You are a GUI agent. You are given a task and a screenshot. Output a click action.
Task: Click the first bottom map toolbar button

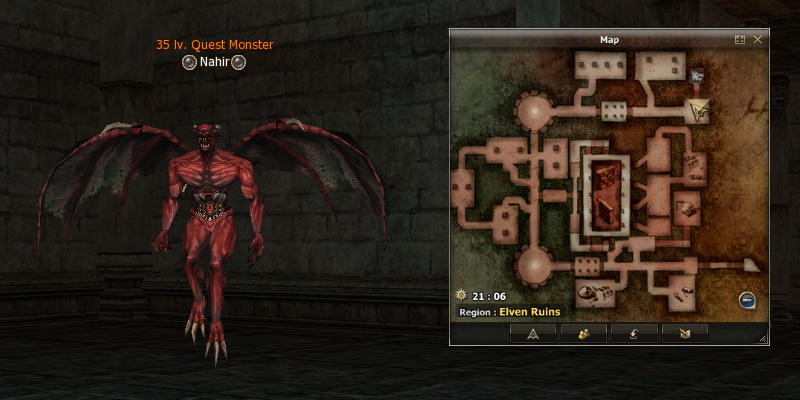pos(533,334)
